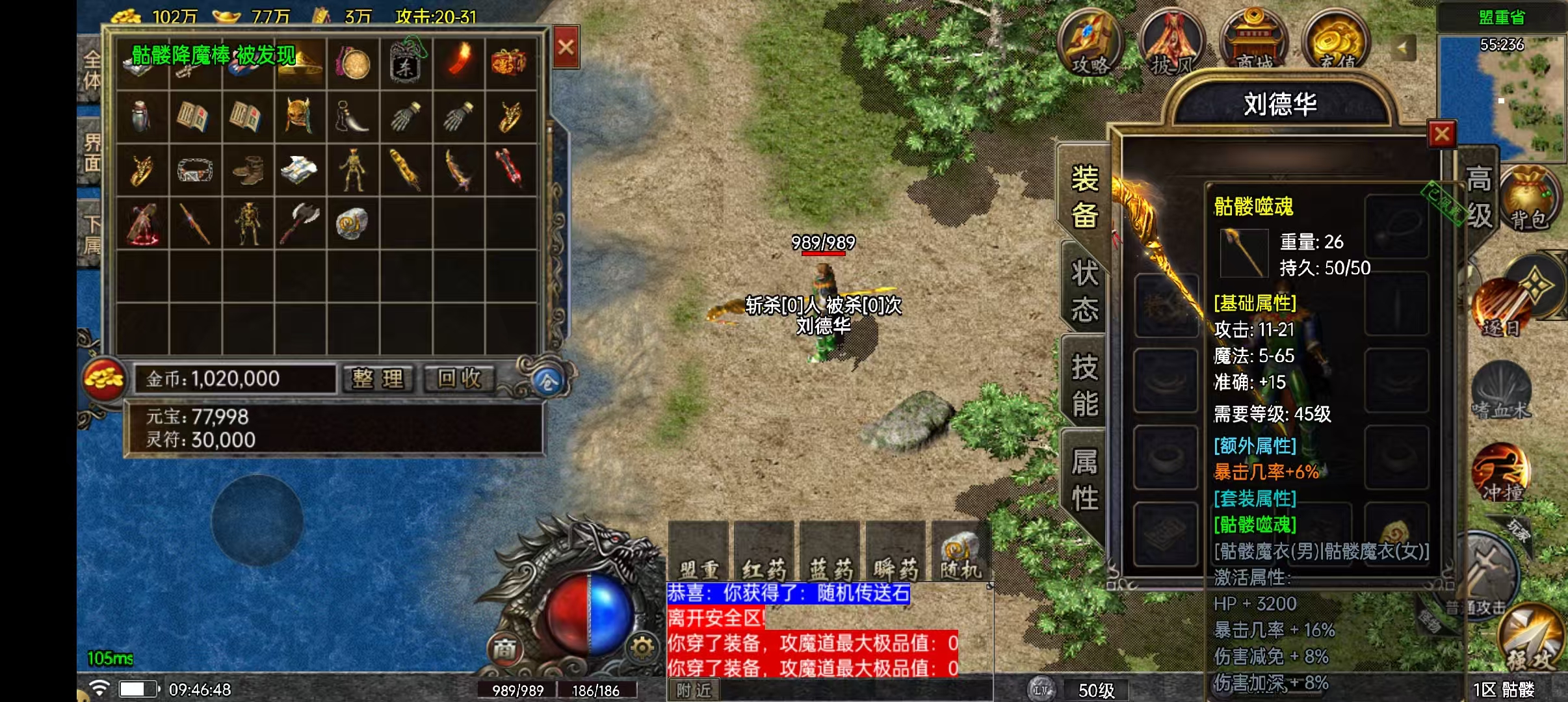Open the 回收 recycle function

(459, 378)
